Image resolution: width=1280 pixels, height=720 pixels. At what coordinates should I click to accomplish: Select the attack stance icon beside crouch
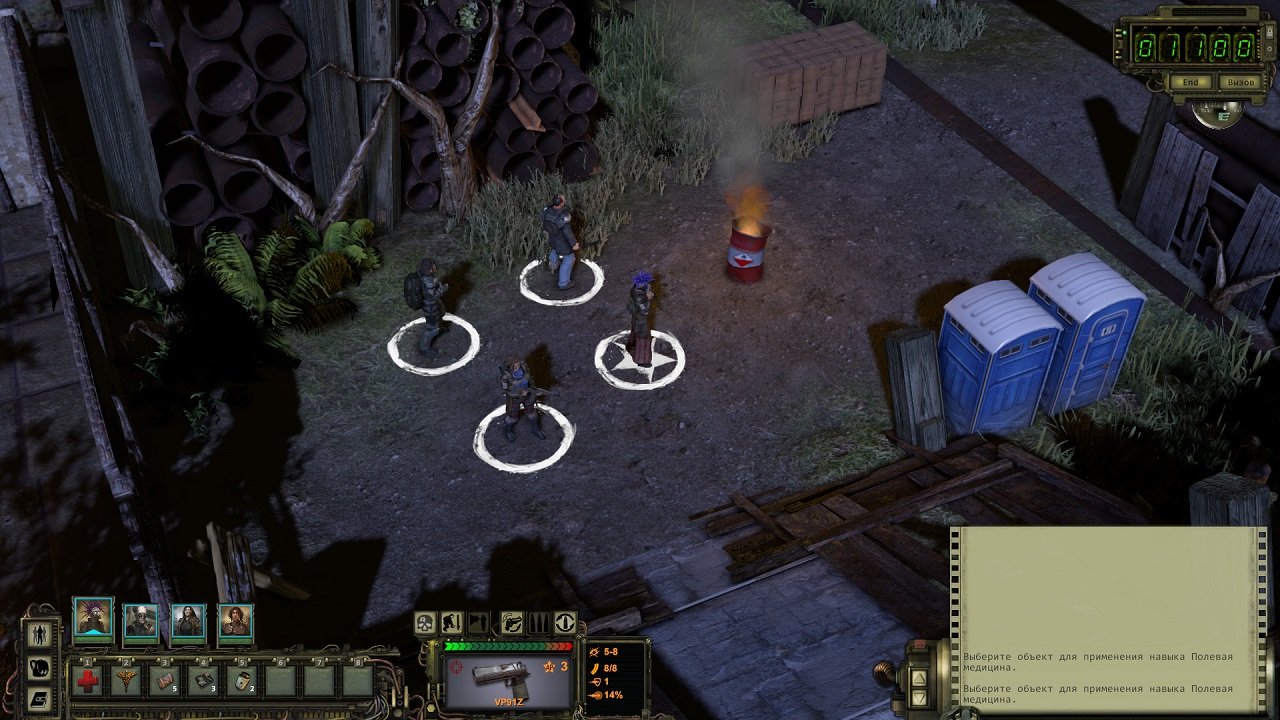(x=477, y=622)
